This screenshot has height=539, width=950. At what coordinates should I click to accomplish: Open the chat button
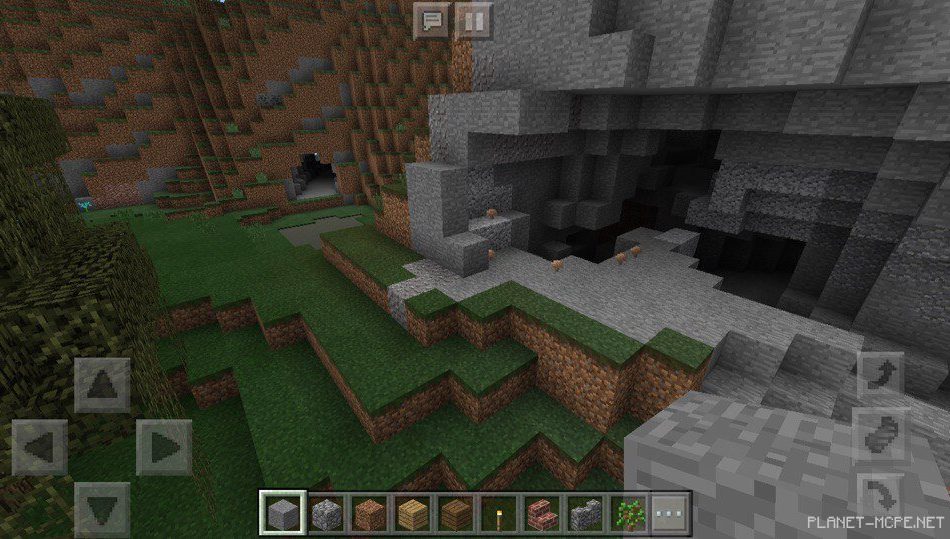click(432, 20)
